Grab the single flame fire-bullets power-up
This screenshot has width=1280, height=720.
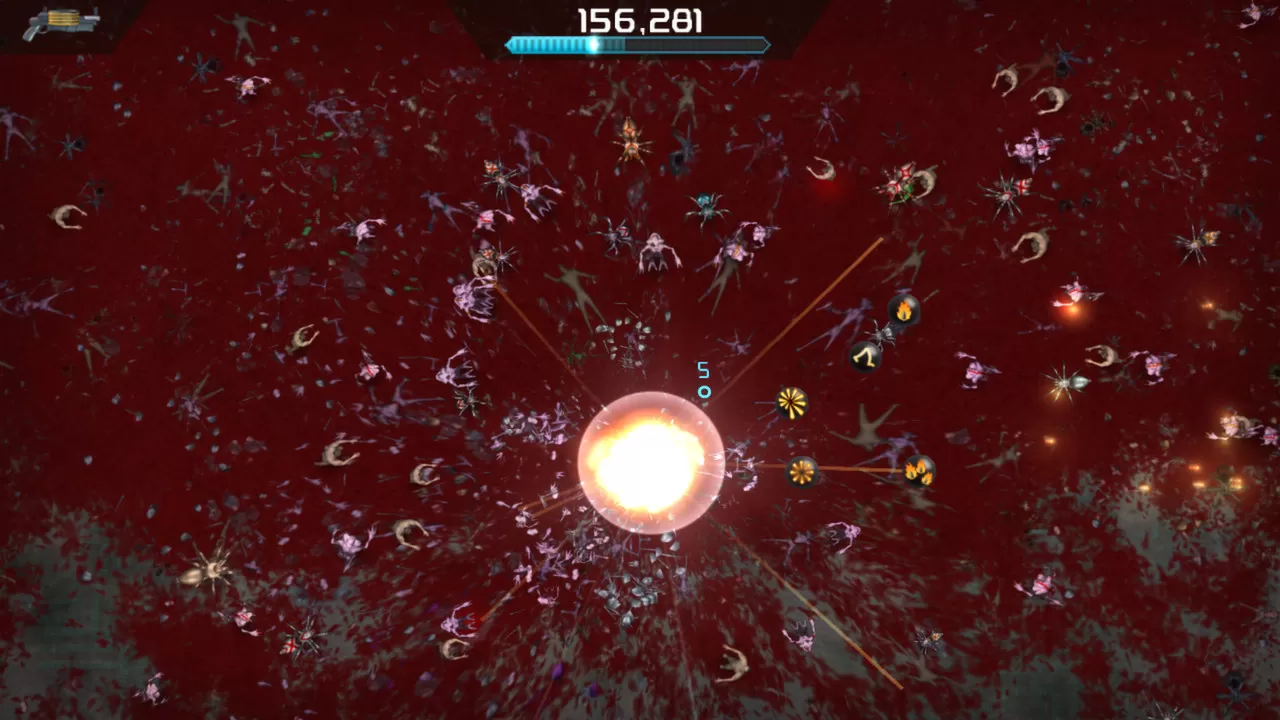pos(903,311)
